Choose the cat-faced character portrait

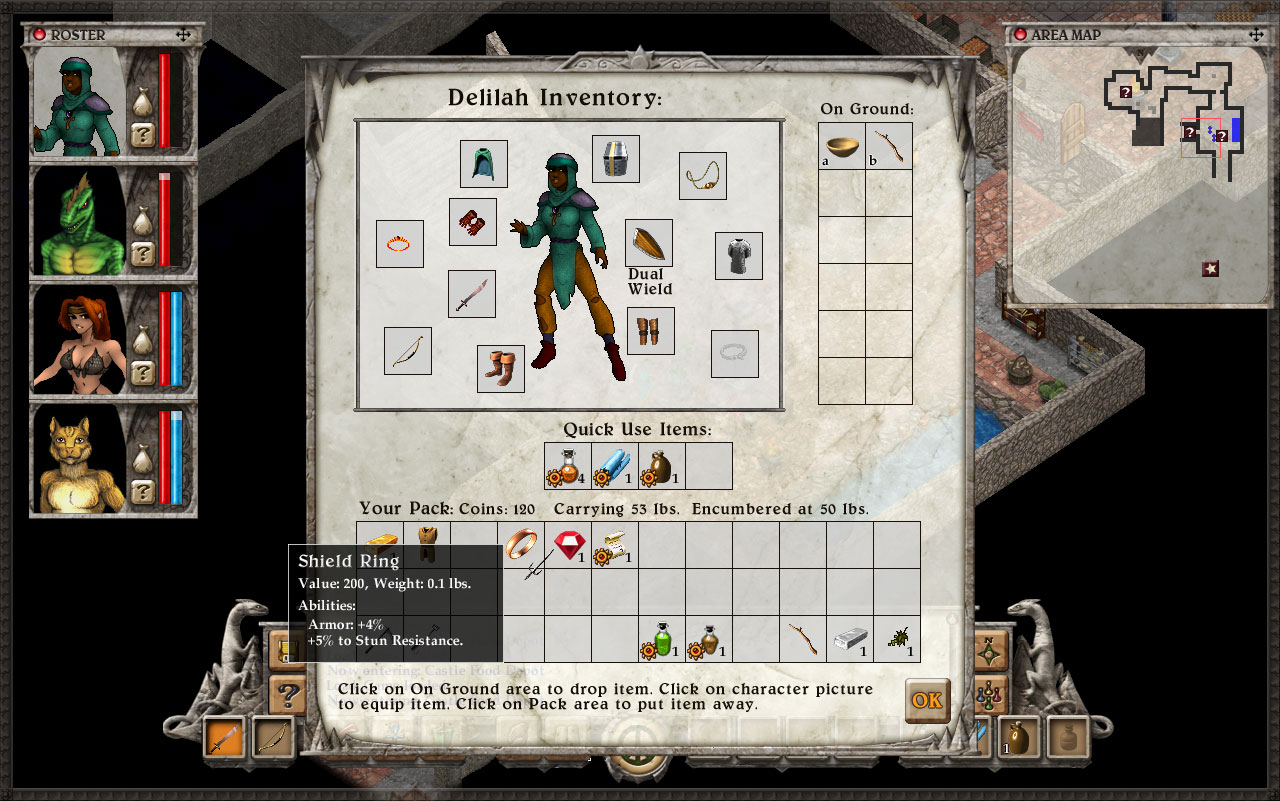(80, 459)
